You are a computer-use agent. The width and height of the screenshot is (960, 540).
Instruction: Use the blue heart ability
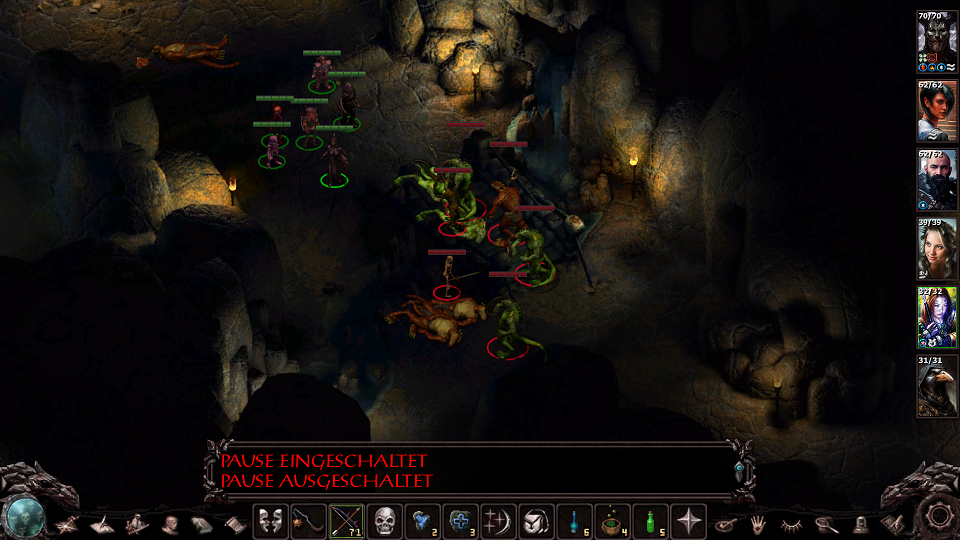click(x=422, y=521)
